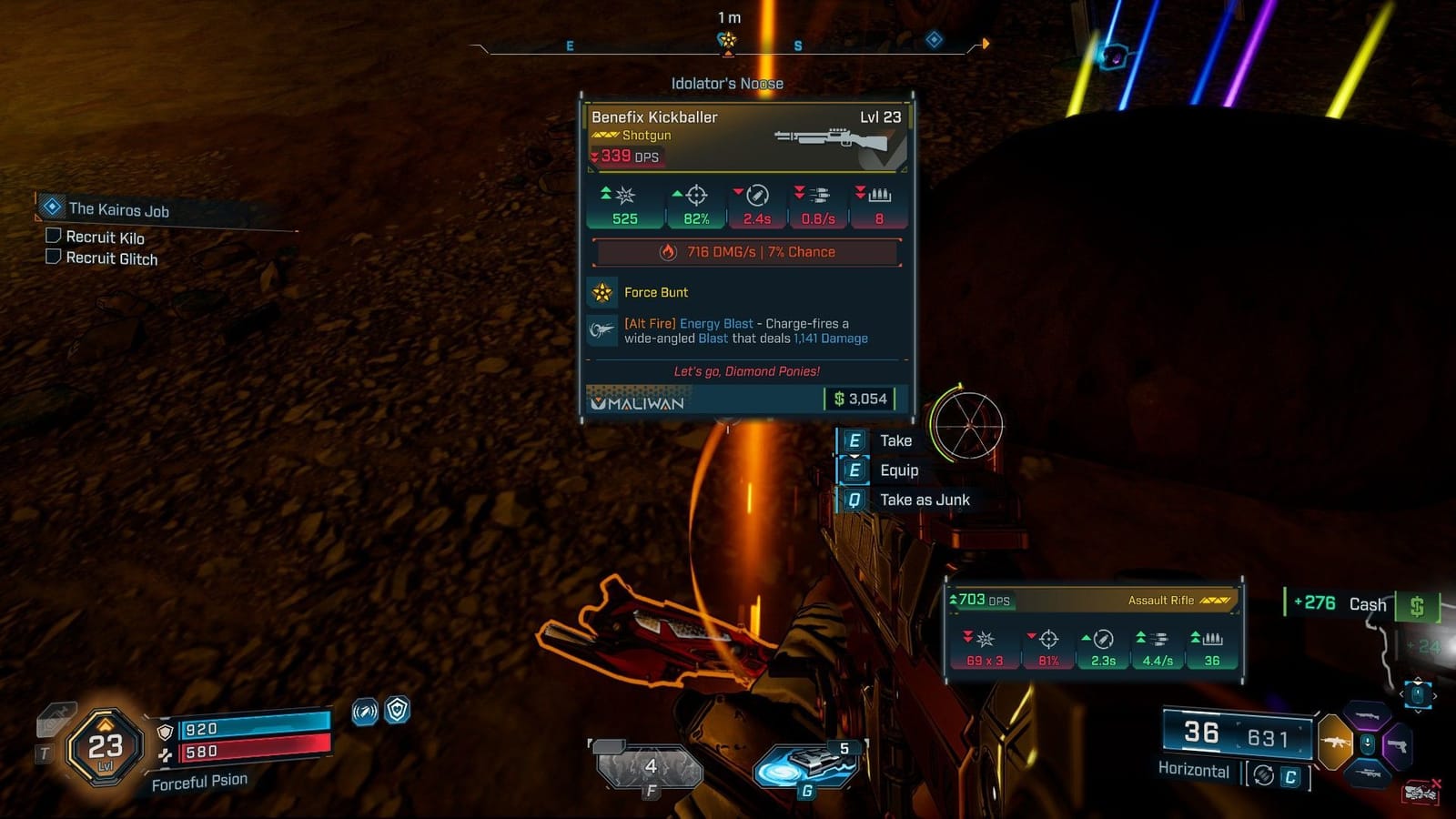Viewport: 1456px width, 819px height.
Task: Select the sniper rifle slot in weapon wheel
Action: pos(1370,773)
